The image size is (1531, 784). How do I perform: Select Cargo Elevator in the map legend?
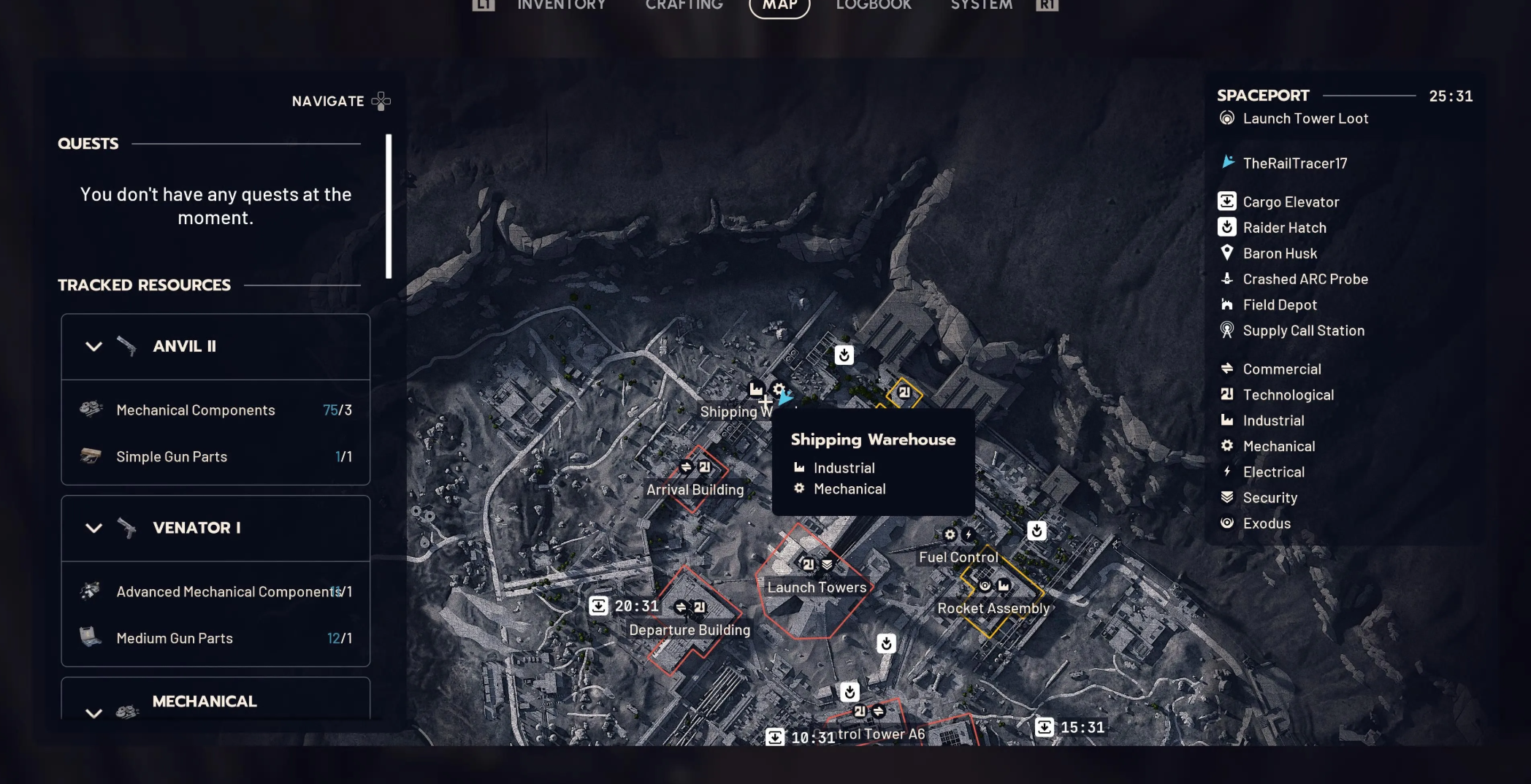(1291, 202)
